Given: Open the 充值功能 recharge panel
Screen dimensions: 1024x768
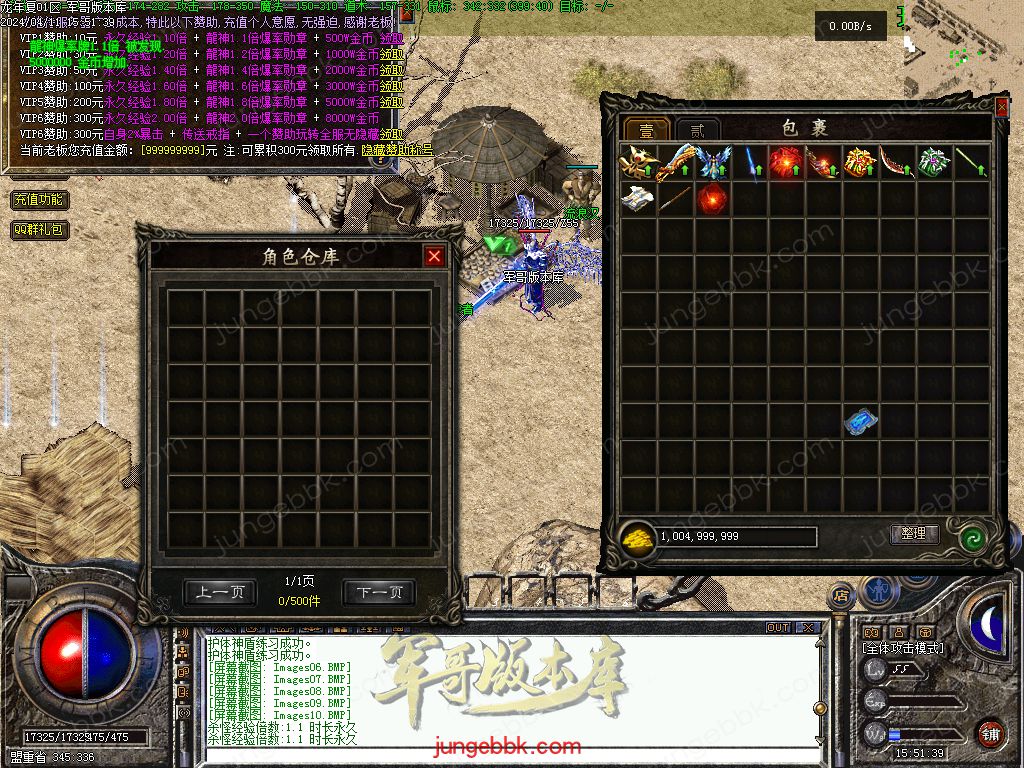Looking at the screenshot, I should pyautogui.click(x=39, y=200).
